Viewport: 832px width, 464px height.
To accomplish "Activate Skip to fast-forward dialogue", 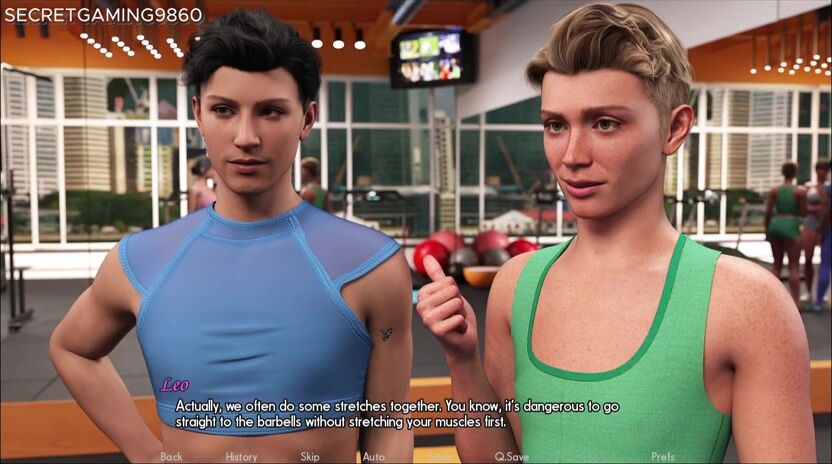I will click(x=310, y=457).
